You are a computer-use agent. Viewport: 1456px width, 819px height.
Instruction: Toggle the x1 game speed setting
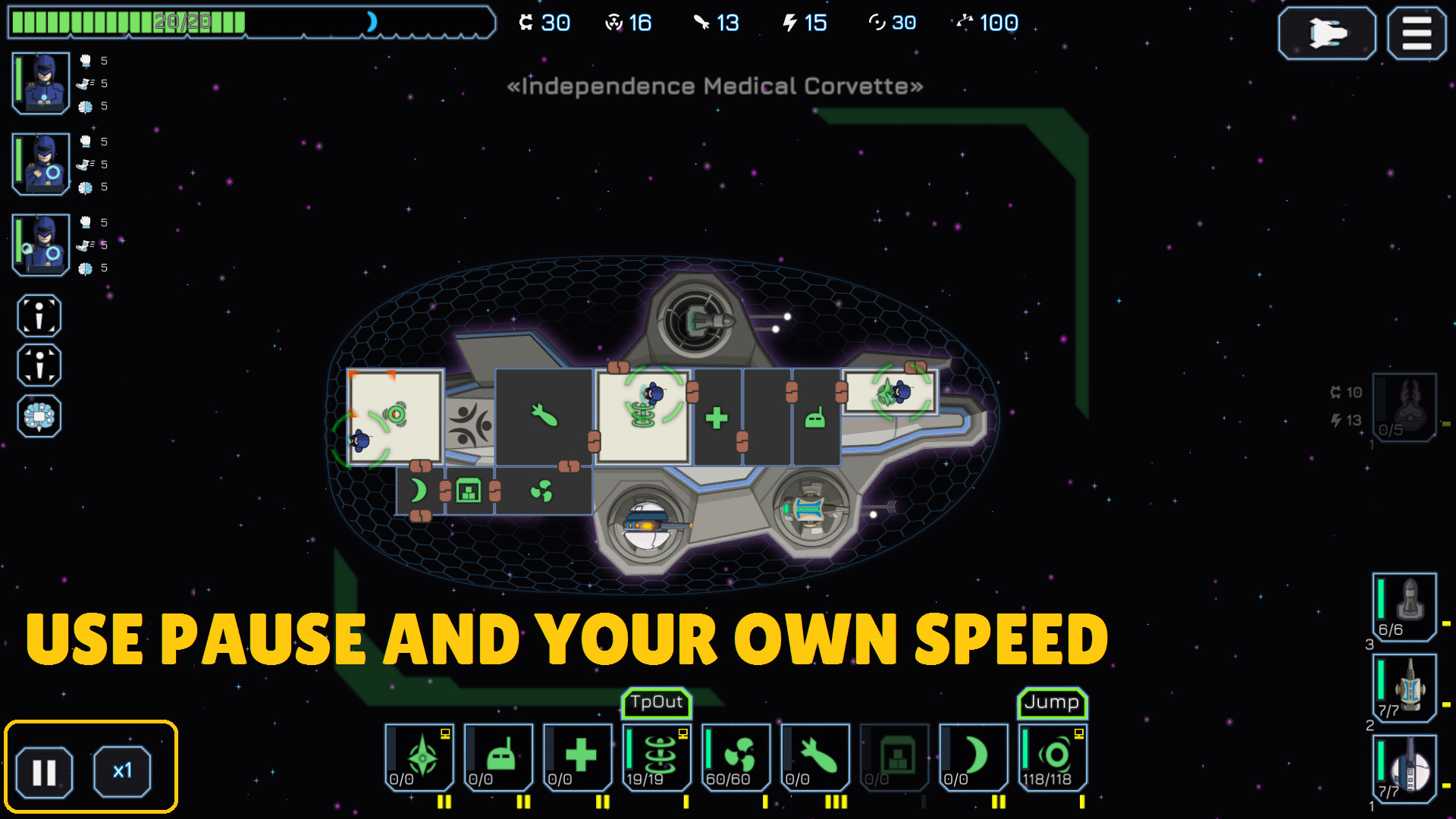point(124,771)
